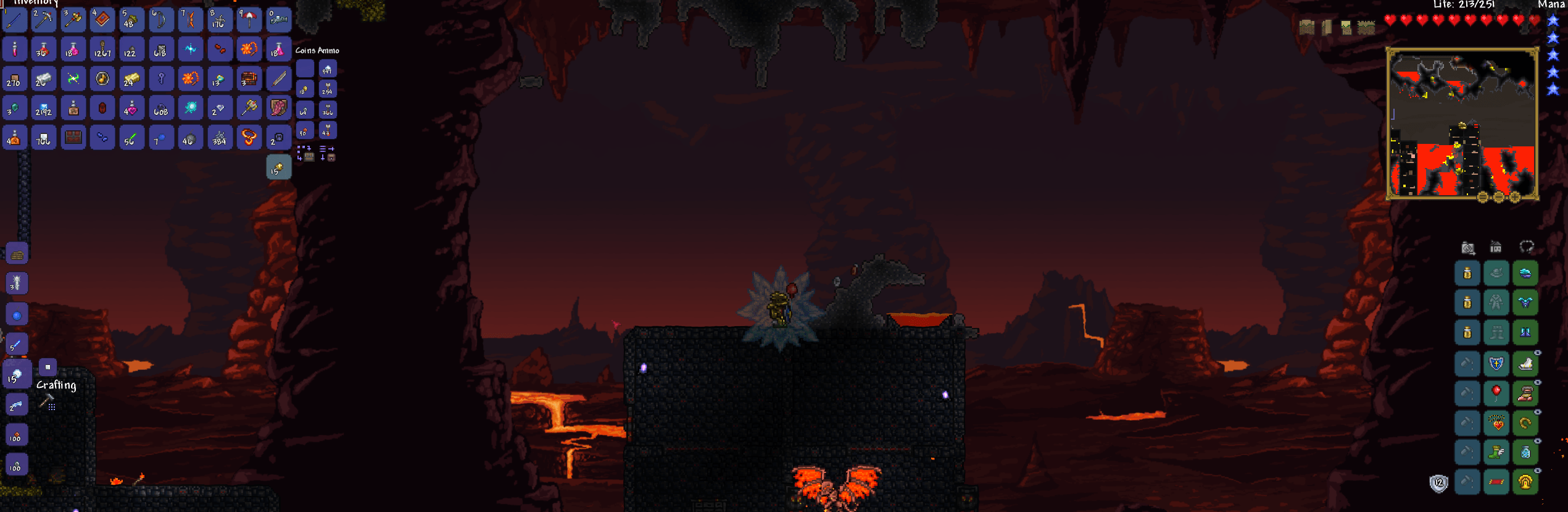Screen dimensions: 1568x512
Task: Zoom in on the minimap
Action: (1516, 198)
